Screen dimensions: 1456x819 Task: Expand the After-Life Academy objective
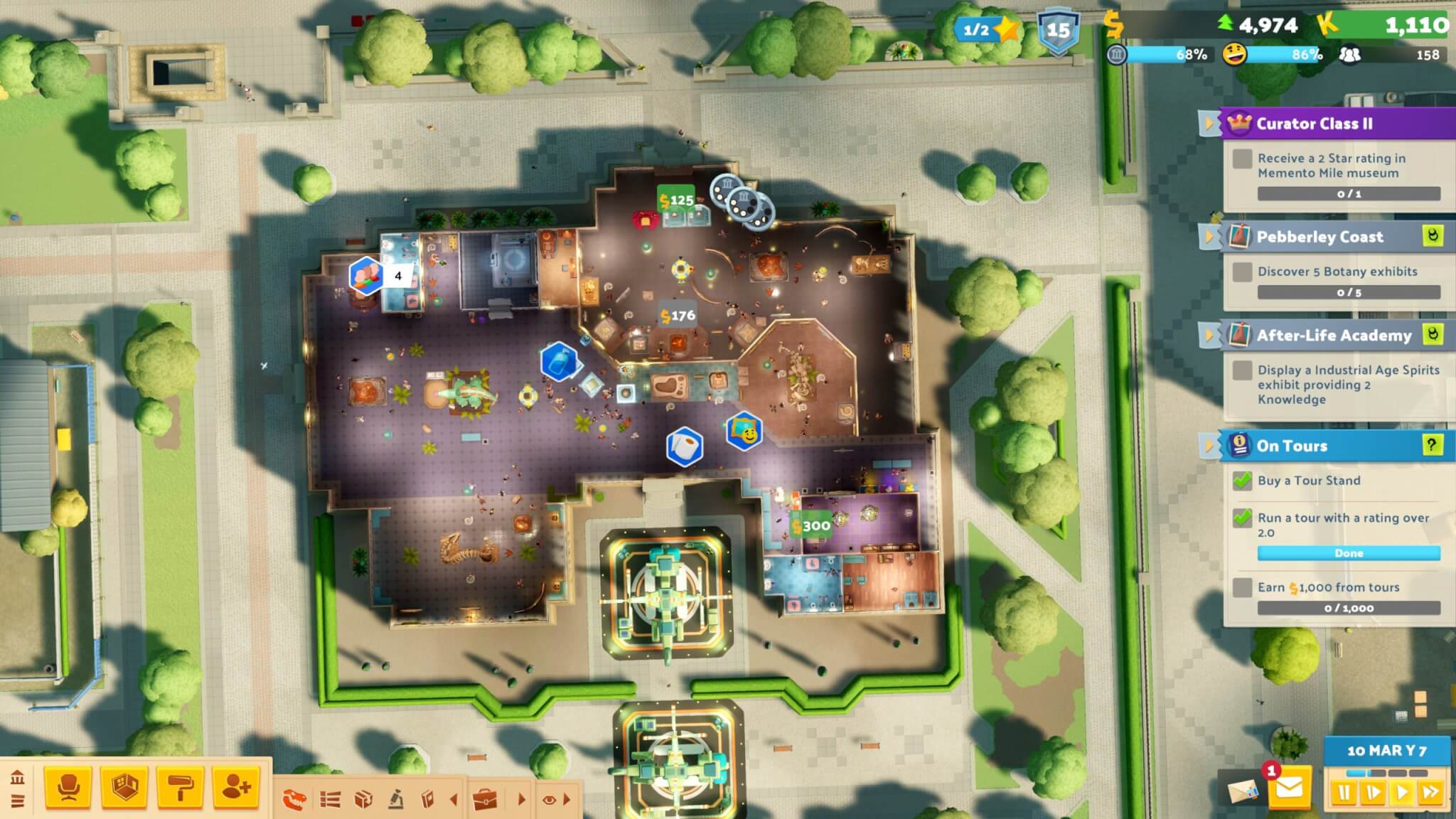point(1209,335)
